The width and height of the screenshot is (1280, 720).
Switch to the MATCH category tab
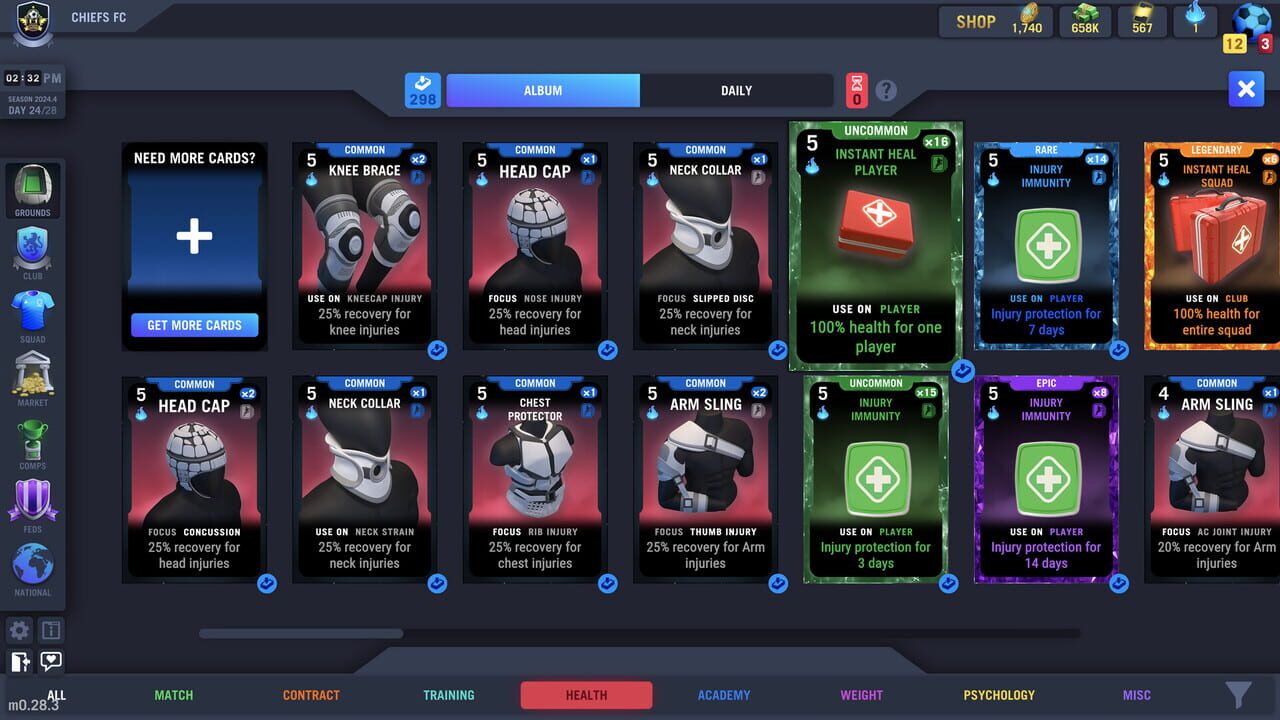tap(173, 694)
